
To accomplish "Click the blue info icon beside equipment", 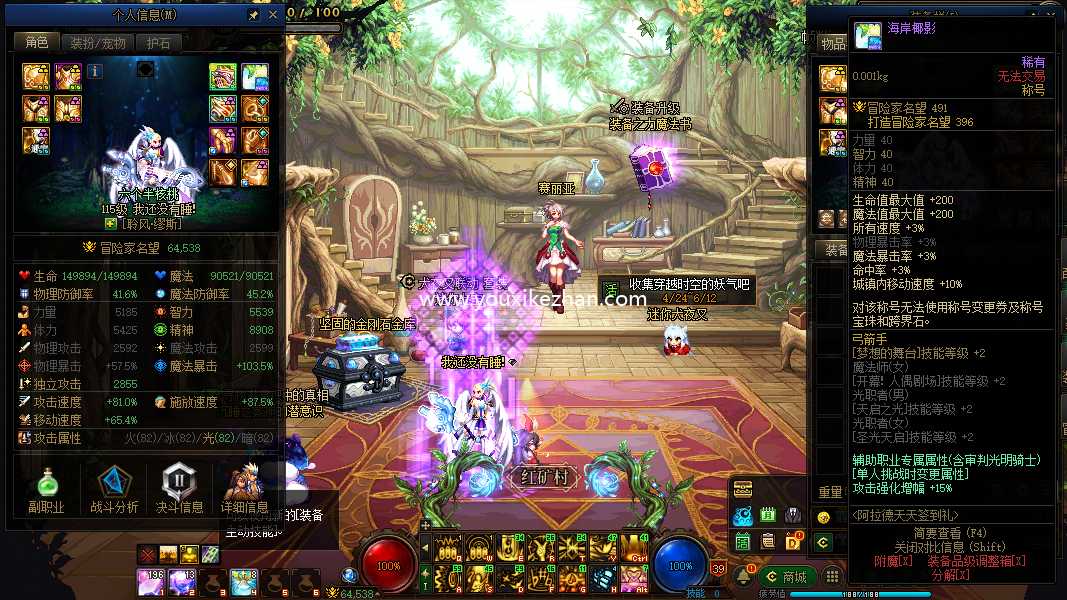I will [95, 71].
